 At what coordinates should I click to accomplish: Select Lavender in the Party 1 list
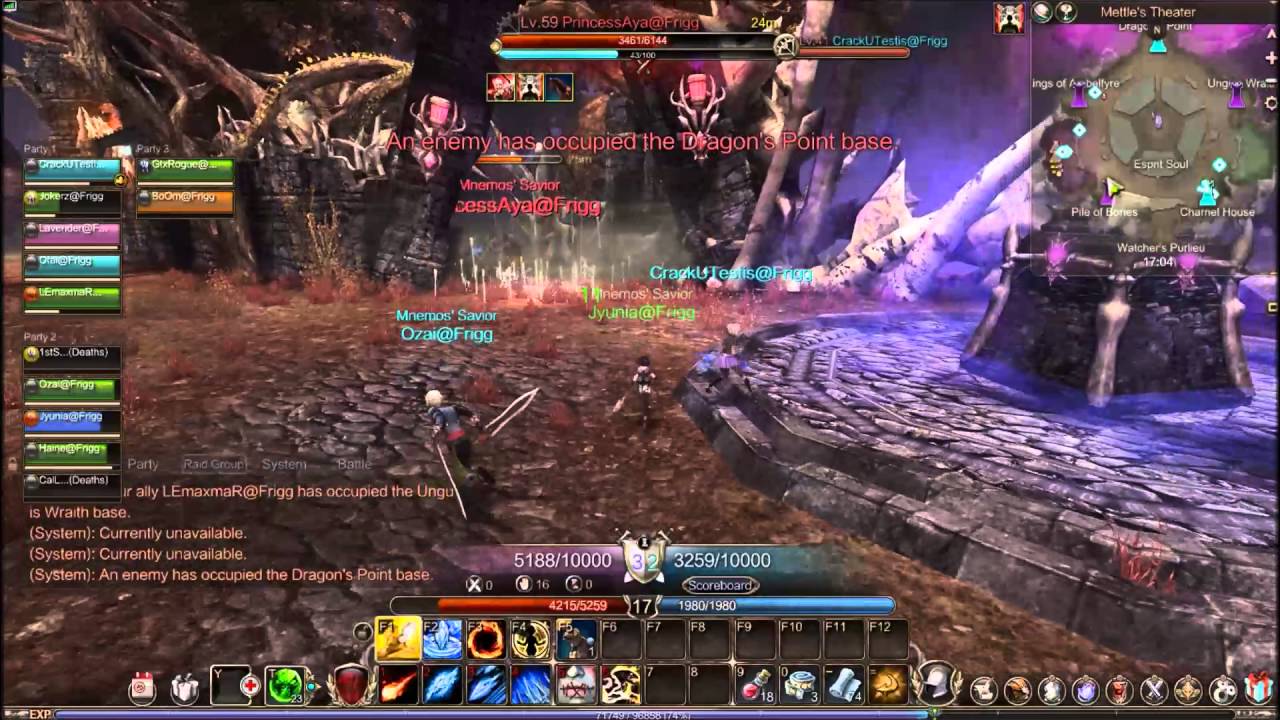click(x=73, y=230)
